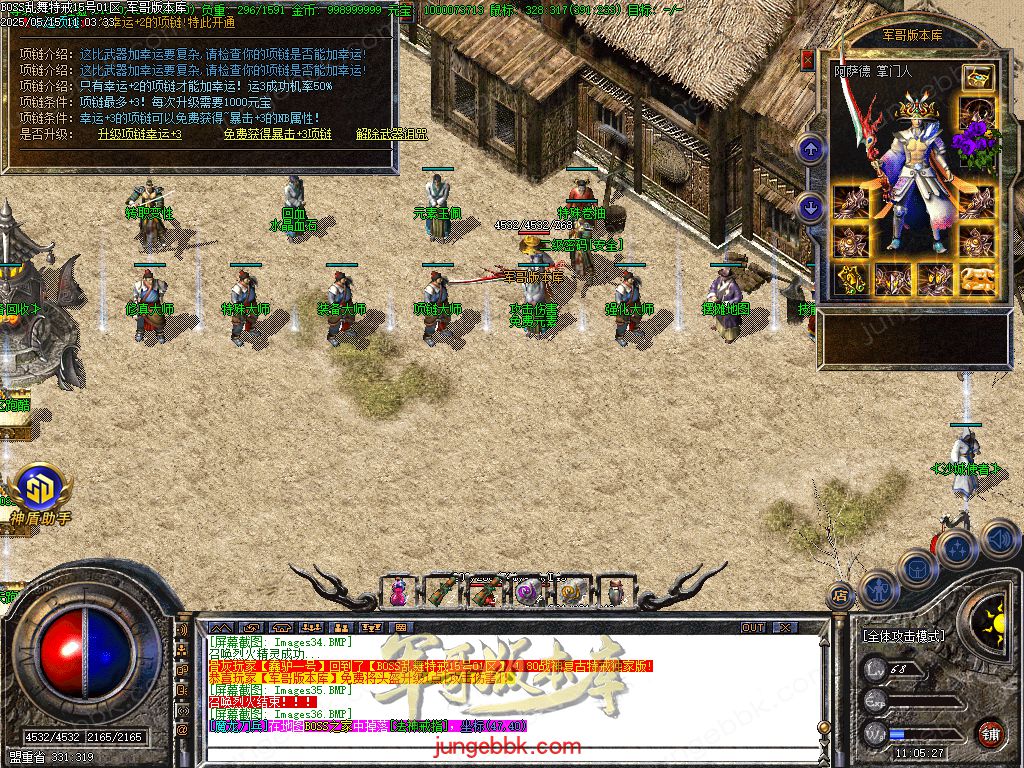Open the red 铺 stall button
1024x768 pixels.
tap(990, 732)
